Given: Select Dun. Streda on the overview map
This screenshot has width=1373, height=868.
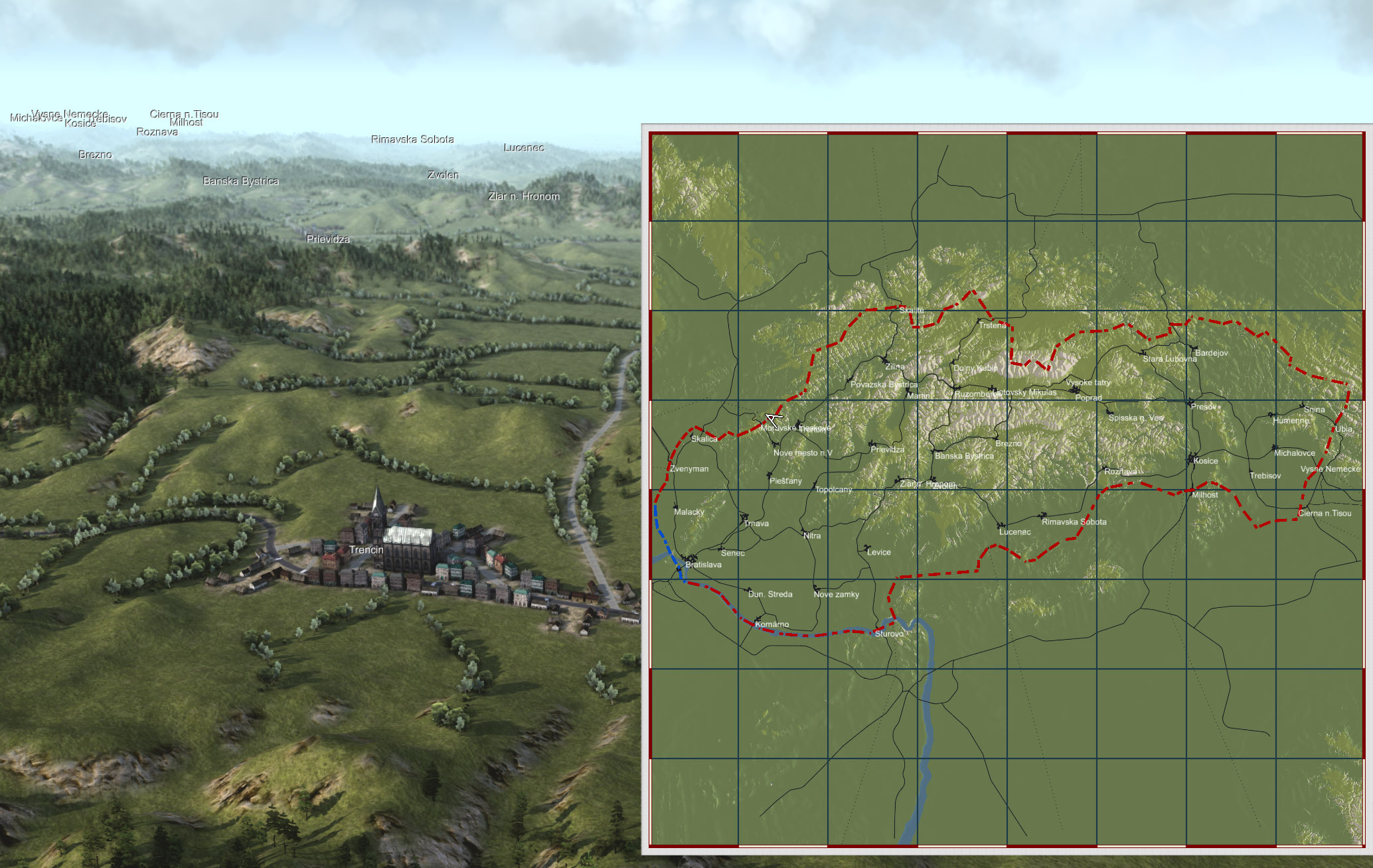Looking at the screenshot, I should (769, 595).
